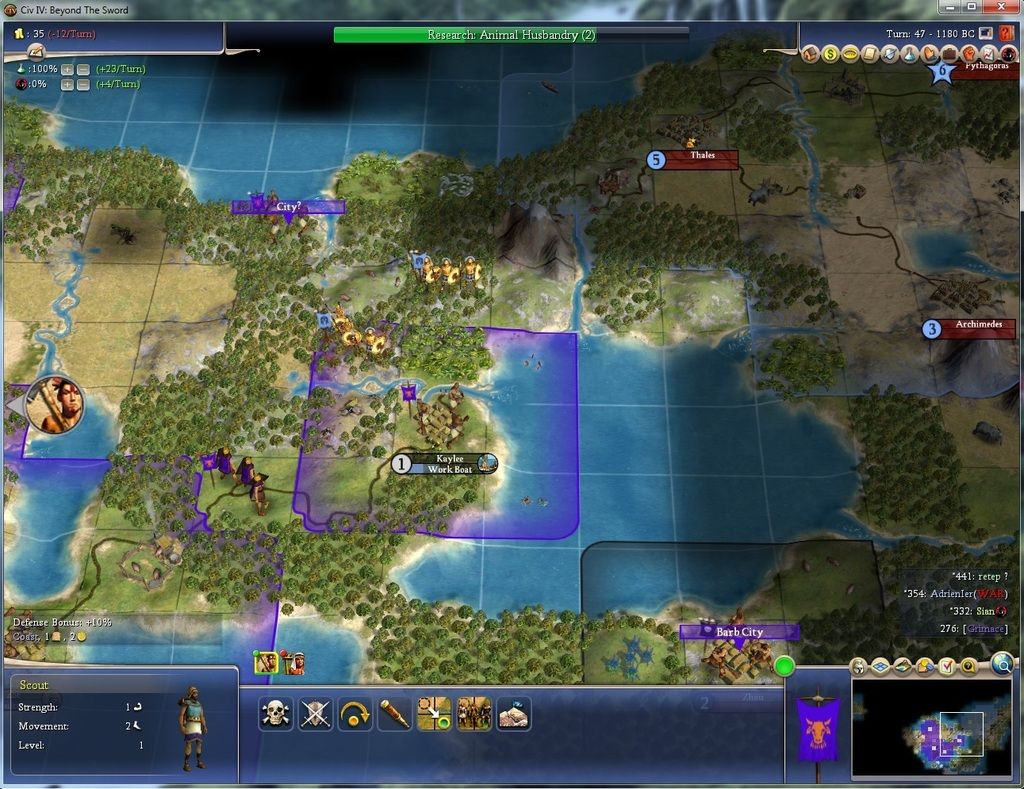Choose the crossed swords shield action
Viewport: 1024px width, 789px height.
click(315, 714)
